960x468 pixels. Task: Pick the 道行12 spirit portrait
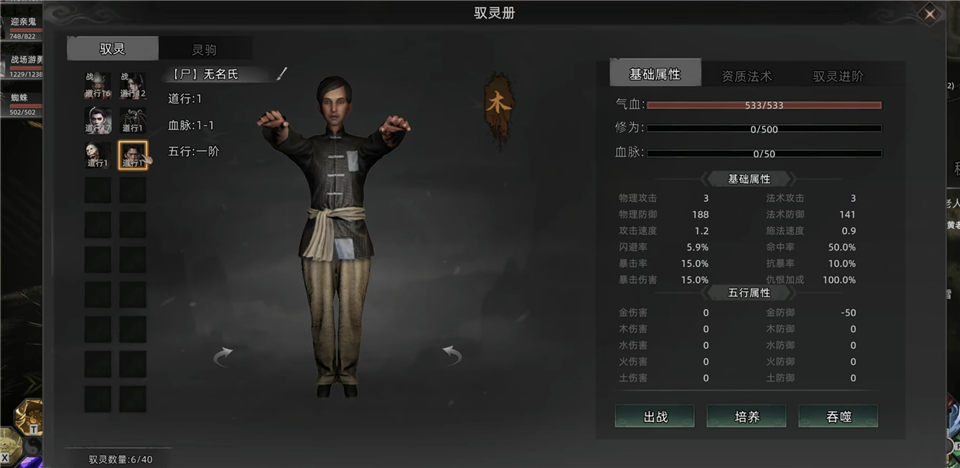133,87
